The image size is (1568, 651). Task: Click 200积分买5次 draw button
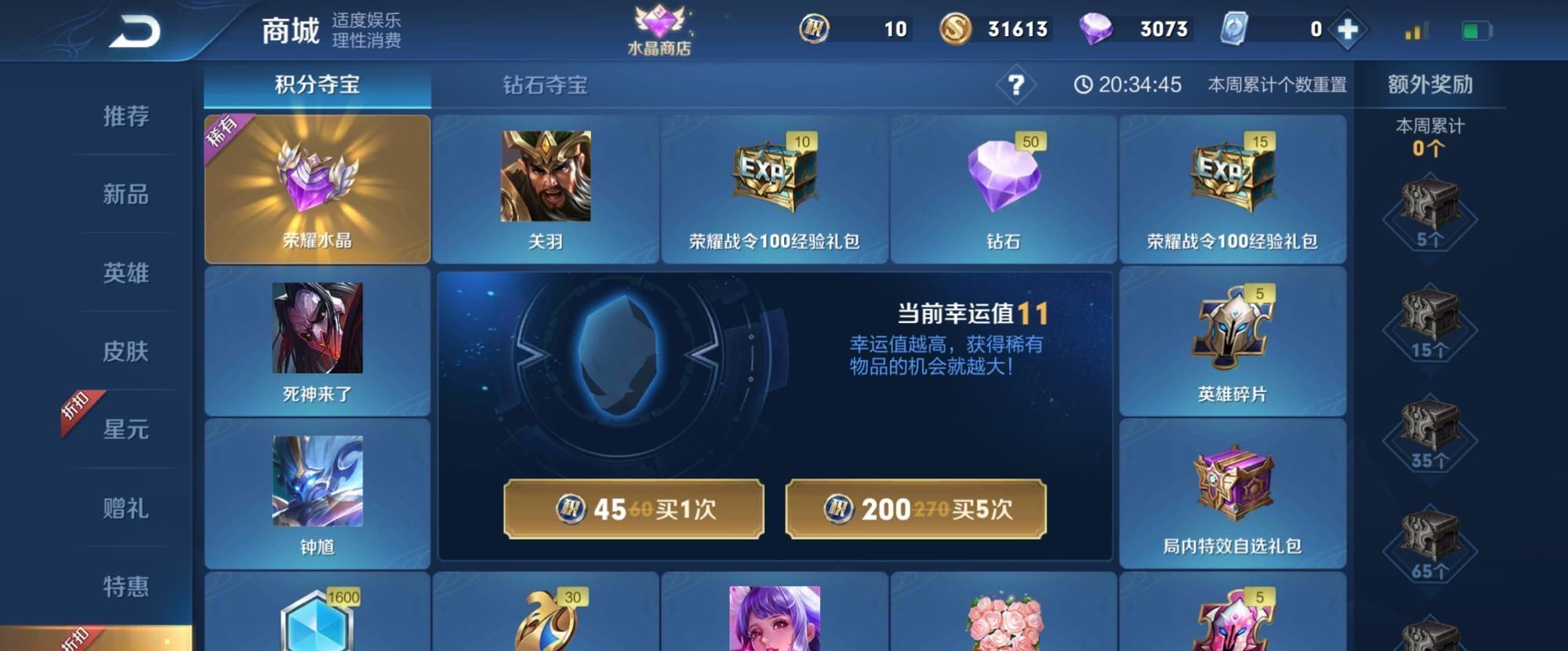(x=914, y=509)
